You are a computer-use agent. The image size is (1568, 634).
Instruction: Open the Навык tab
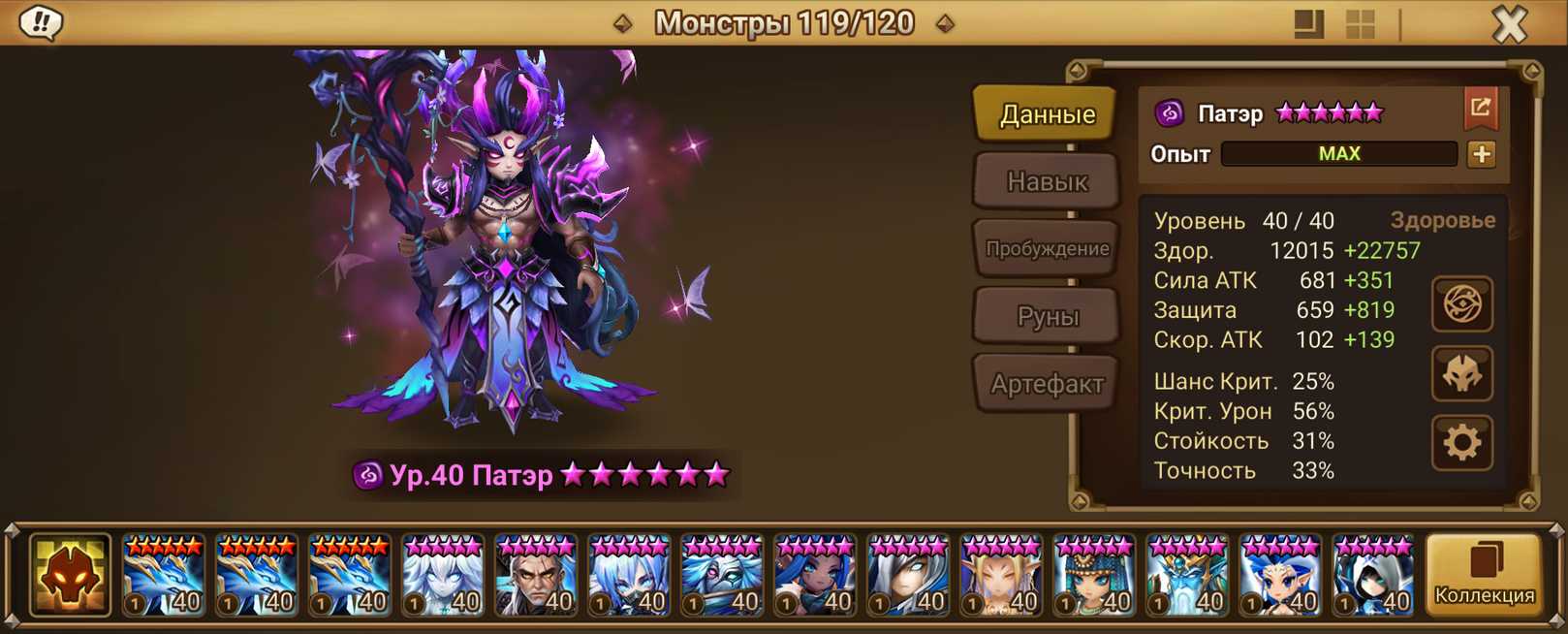click(1047, 181)
